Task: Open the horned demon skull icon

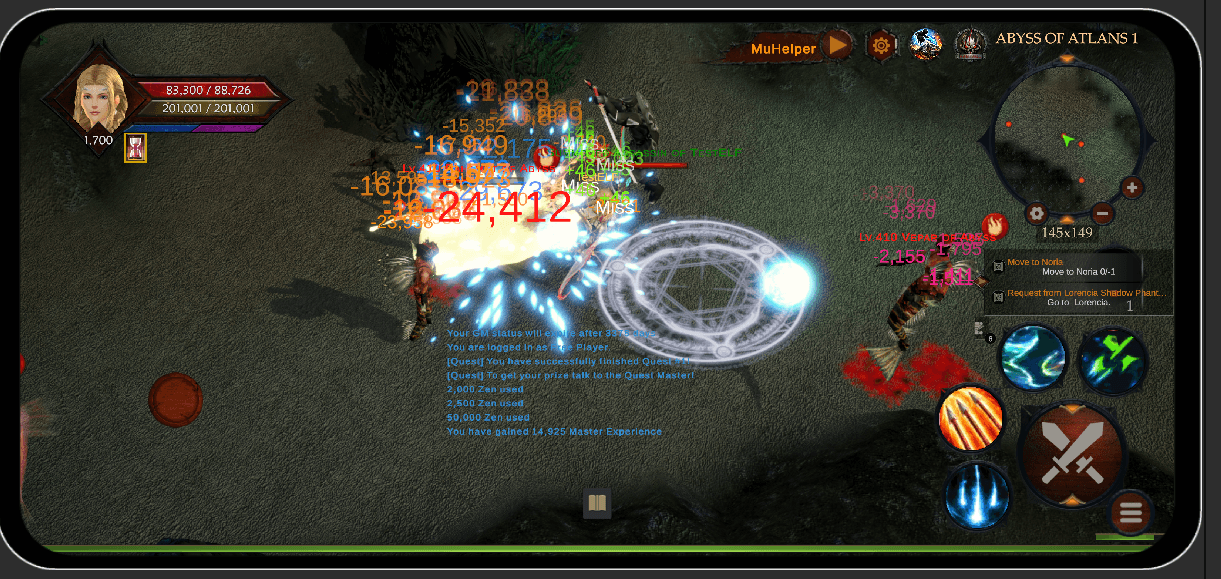Action: point(970,43)
